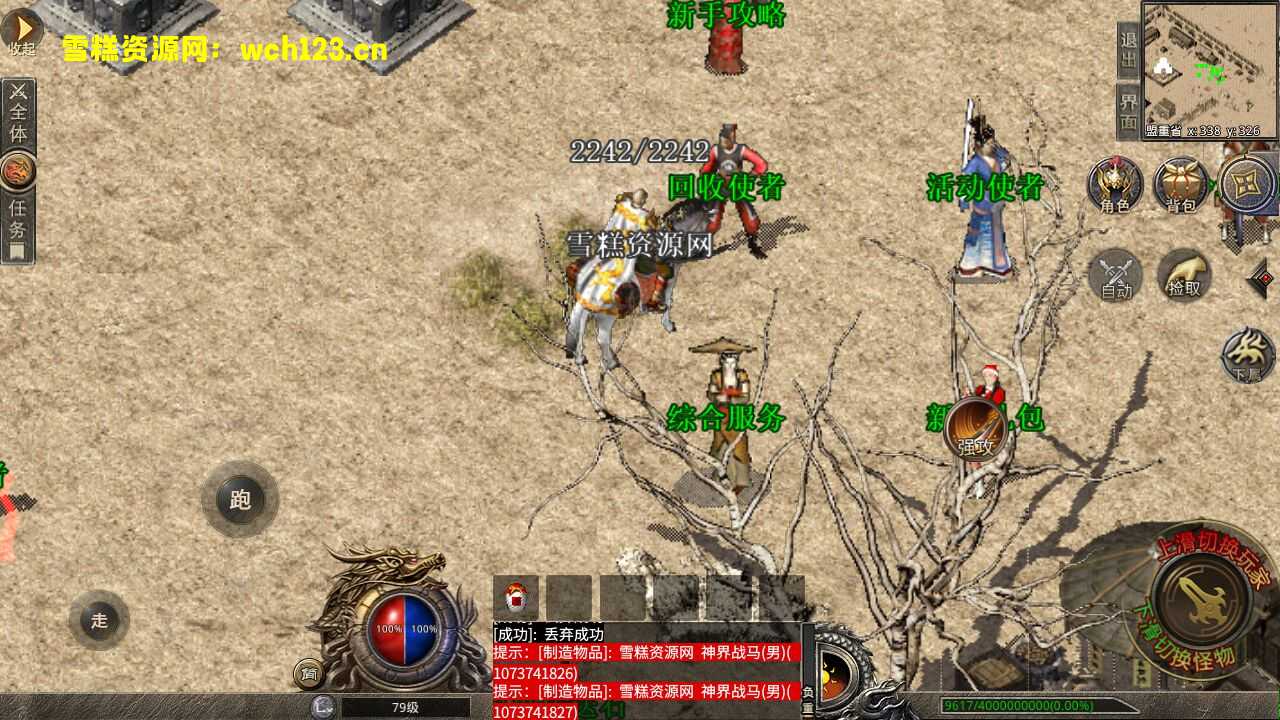Open the 角色 character sheet

(x=1114, y=185)
